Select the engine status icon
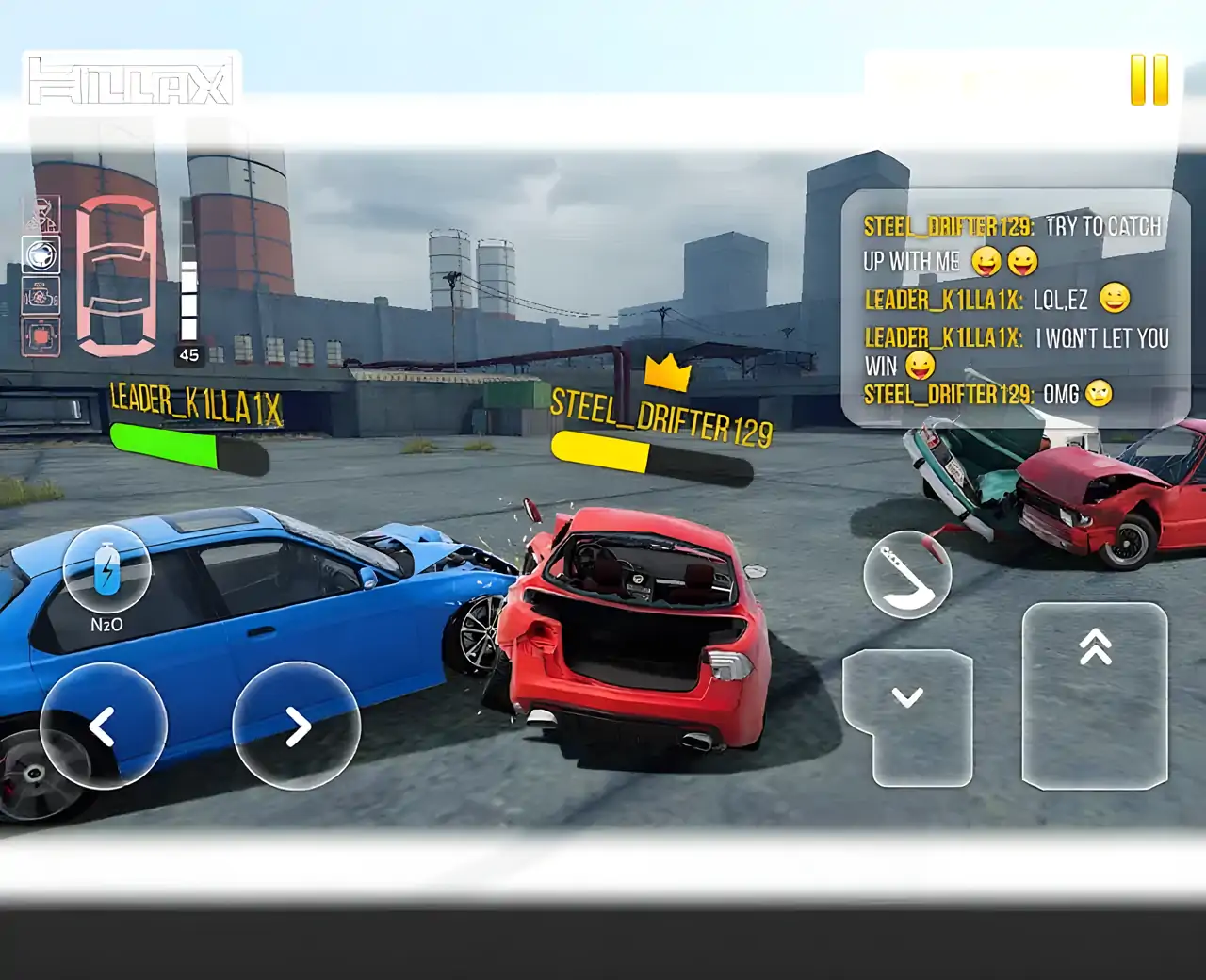 41,297
